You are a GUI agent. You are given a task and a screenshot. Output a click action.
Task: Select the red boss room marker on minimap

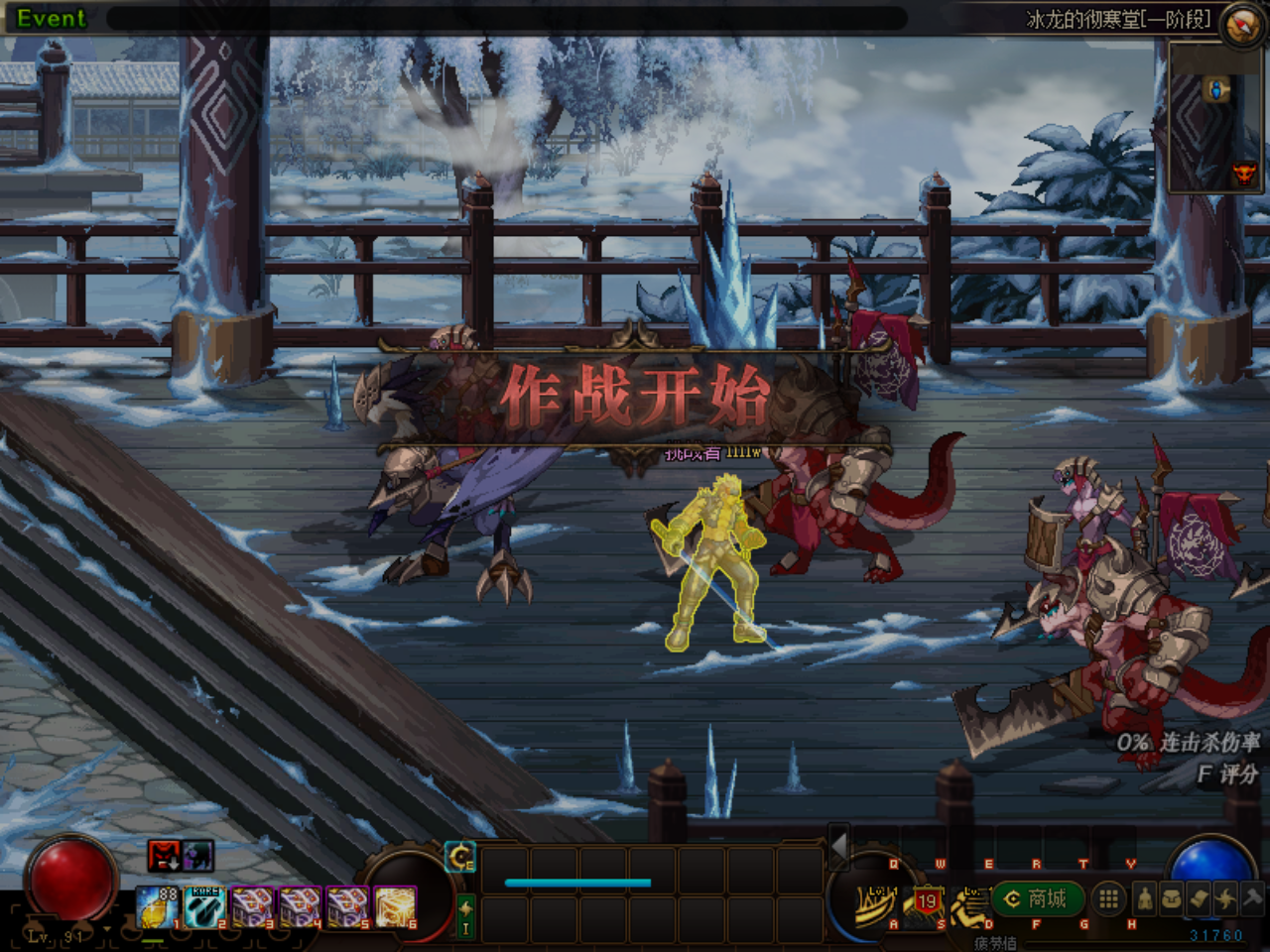[1243, 175]
